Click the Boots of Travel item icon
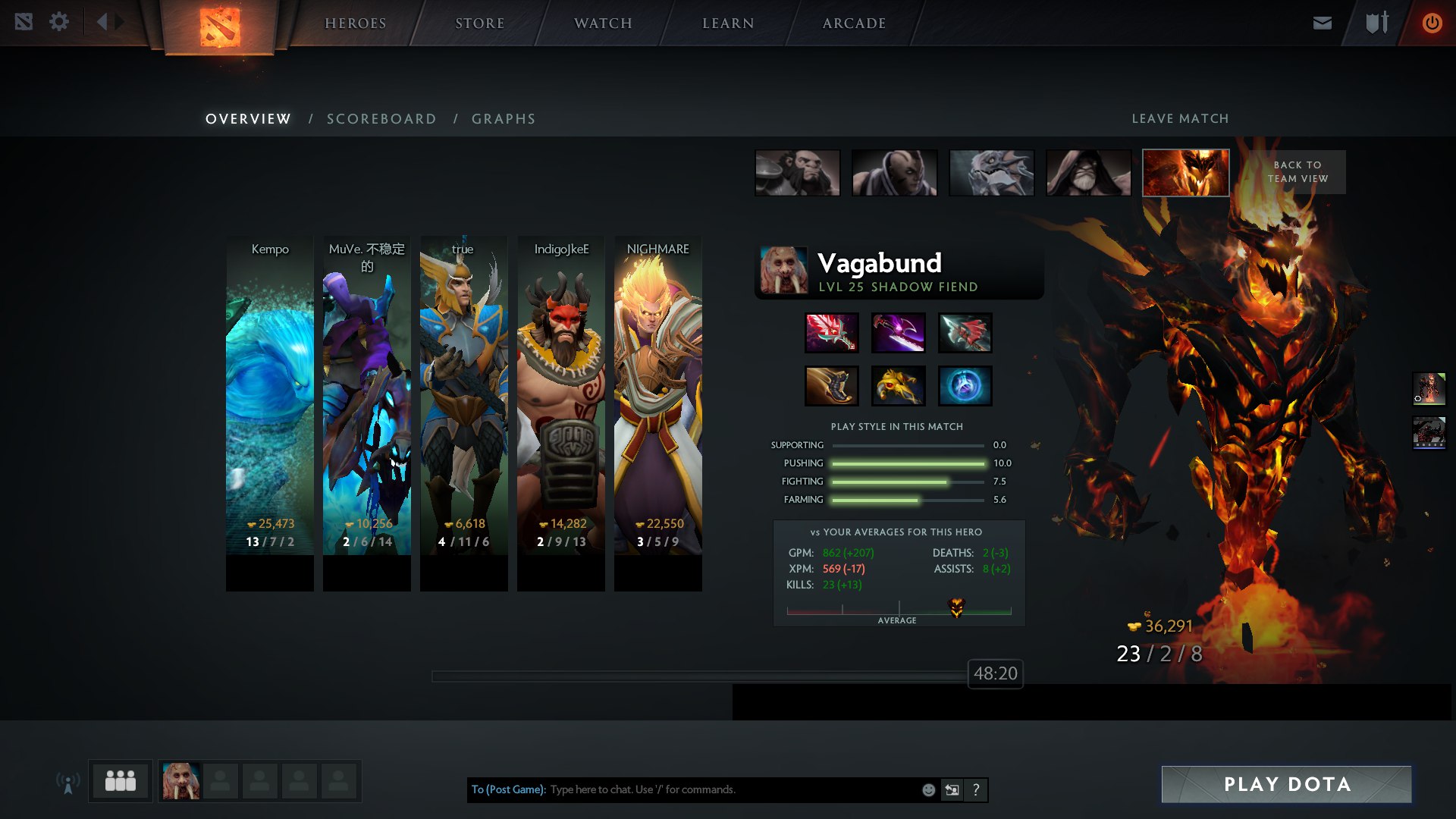The image size is (1456, 819). click(x=830, y=385)
